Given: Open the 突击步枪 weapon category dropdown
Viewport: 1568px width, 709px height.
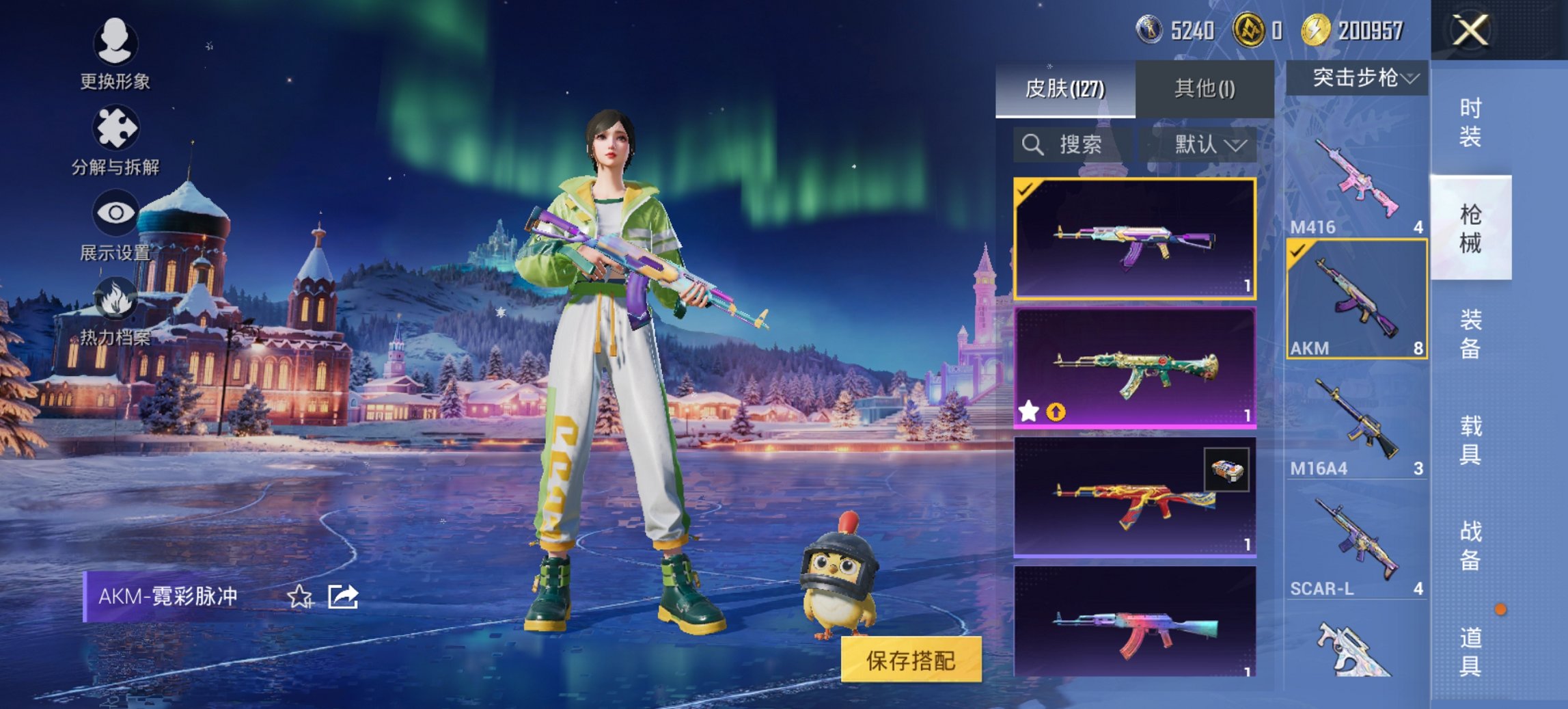Looking at the screenshot, I should coord(1358,77).
